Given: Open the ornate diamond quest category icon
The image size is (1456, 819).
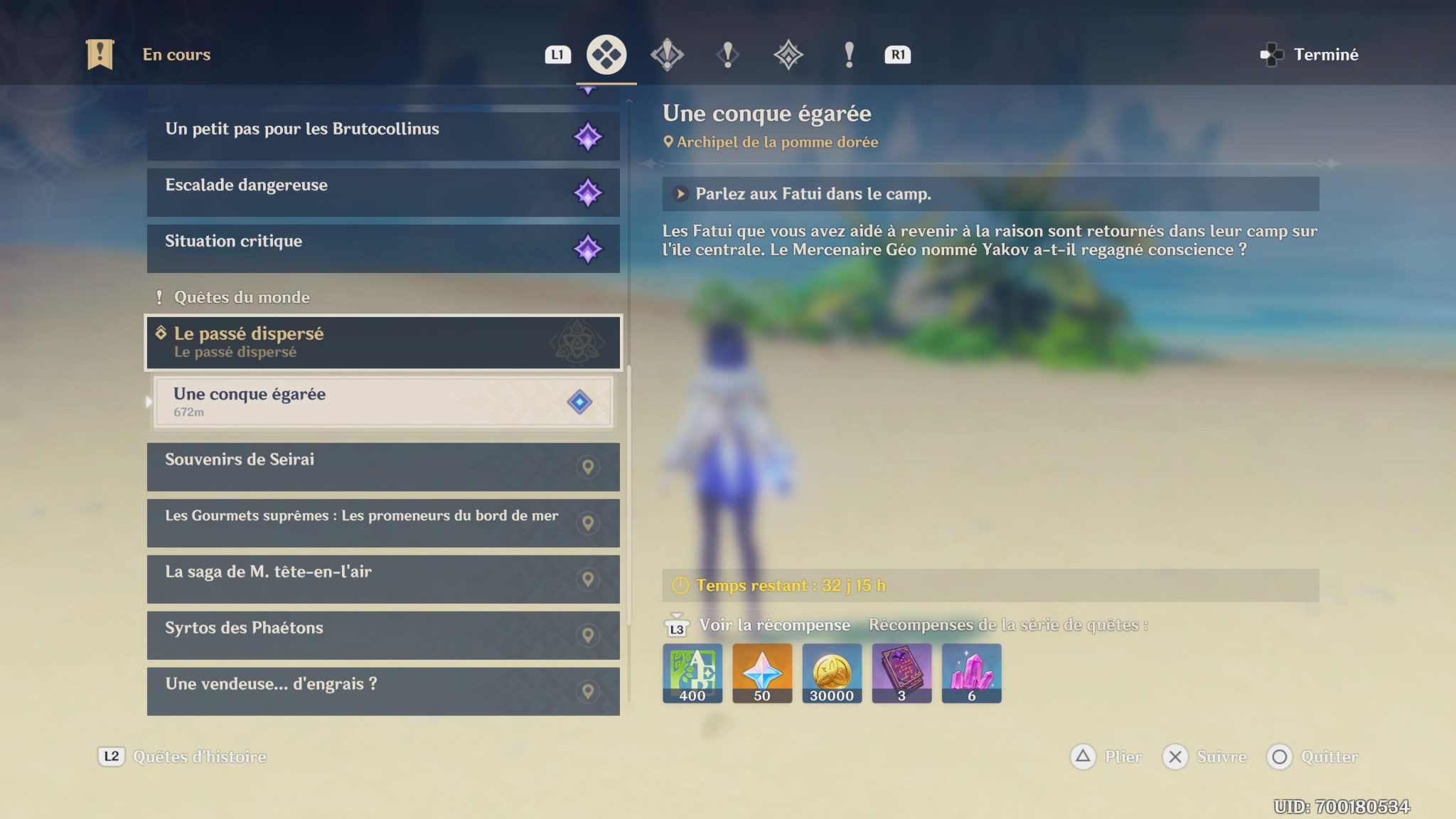Looking at the screenshot, I should pyautogui.click(x=786, y=54).
